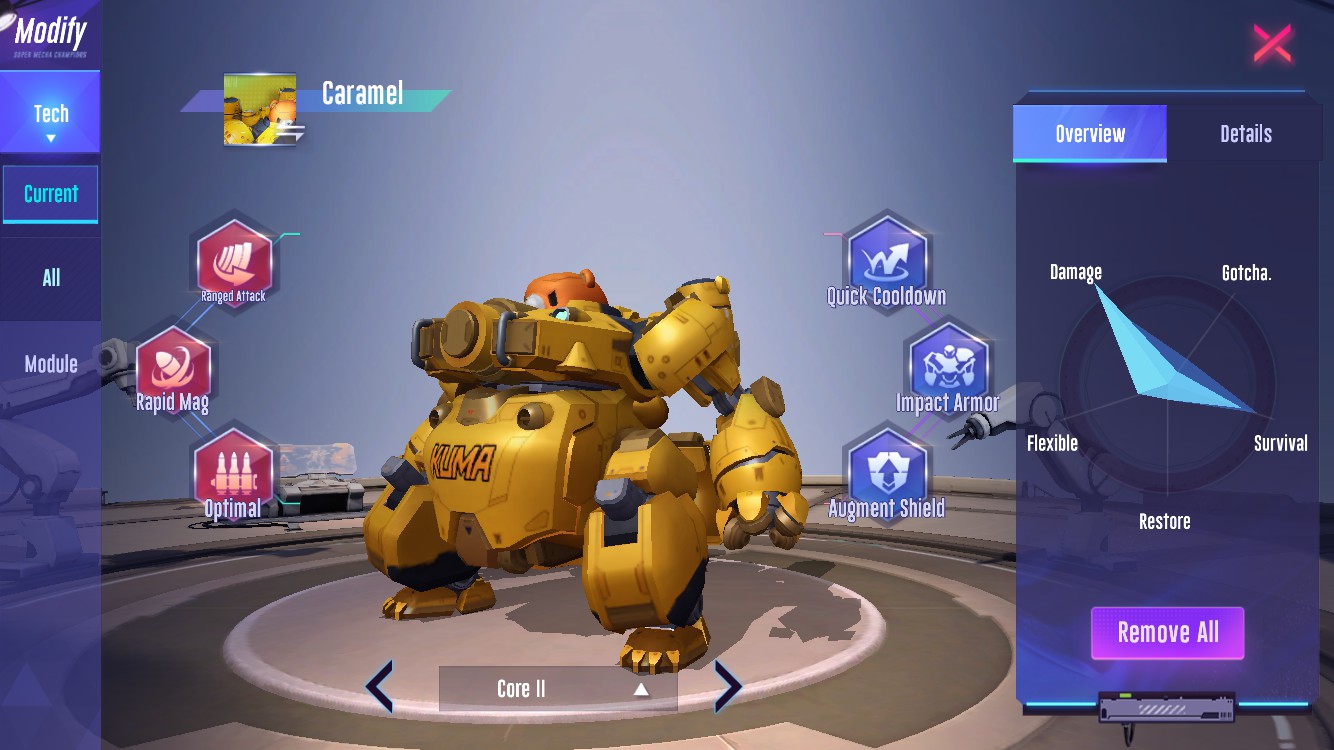Viewport: 1334px width, 750px height.
Task: Switch to the Module section
Action: (x=50, y=364)
